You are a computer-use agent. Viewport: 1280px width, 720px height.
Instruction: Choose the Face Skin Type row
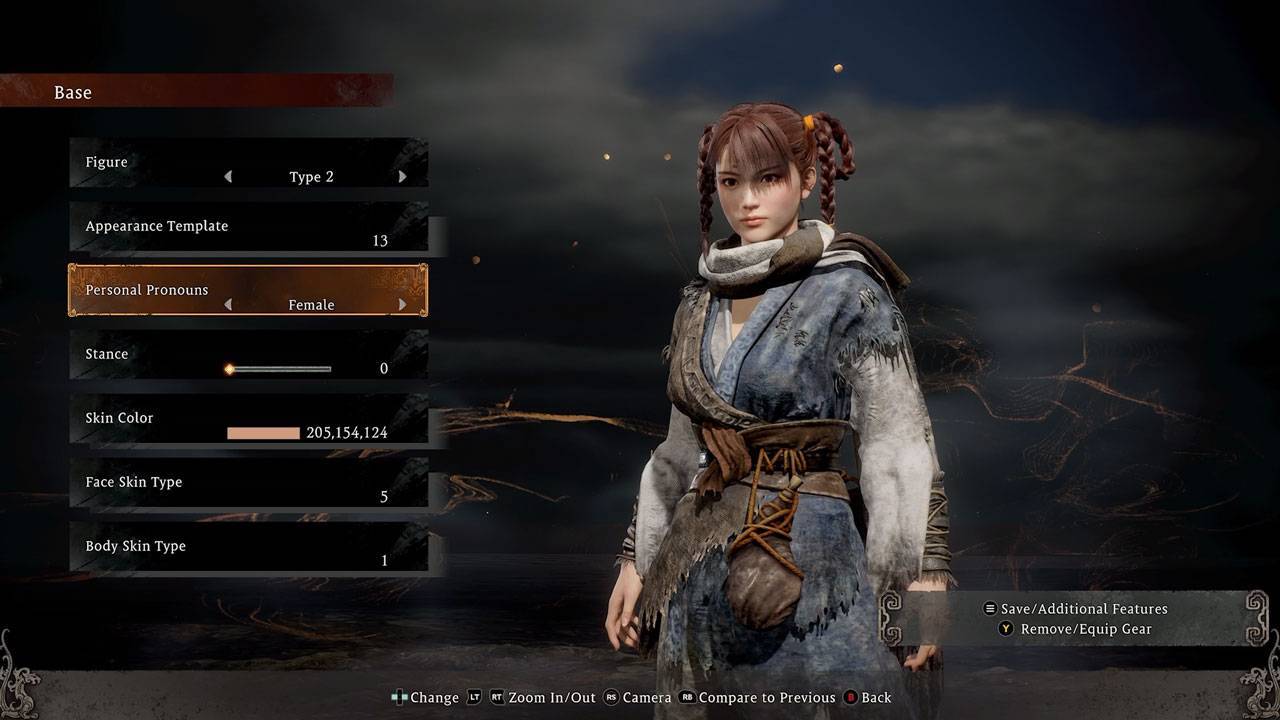[x=248, y=483]
